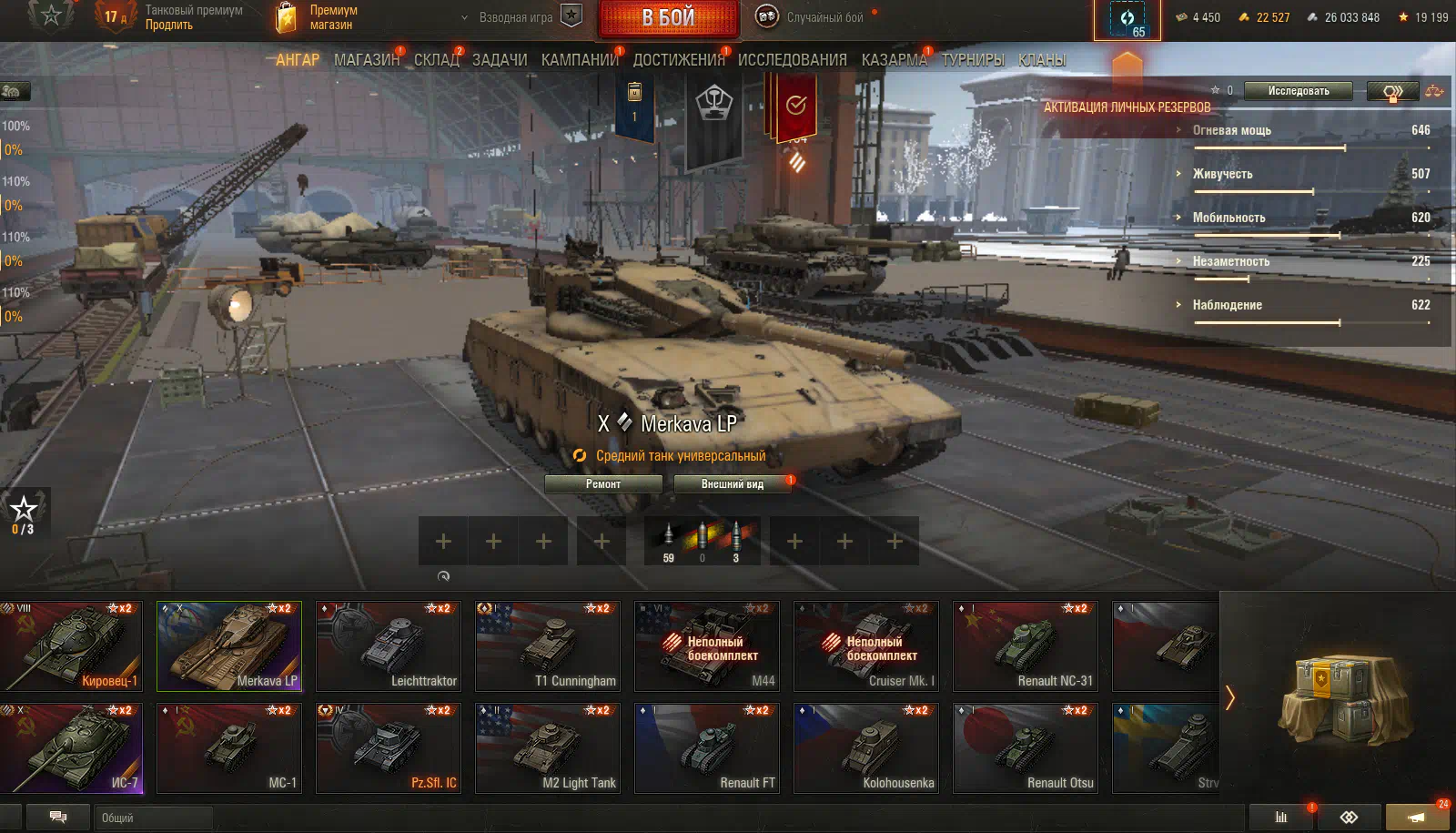Open Внешний вид customization
The image size is (1456, 833).
(x=732, y=484)
